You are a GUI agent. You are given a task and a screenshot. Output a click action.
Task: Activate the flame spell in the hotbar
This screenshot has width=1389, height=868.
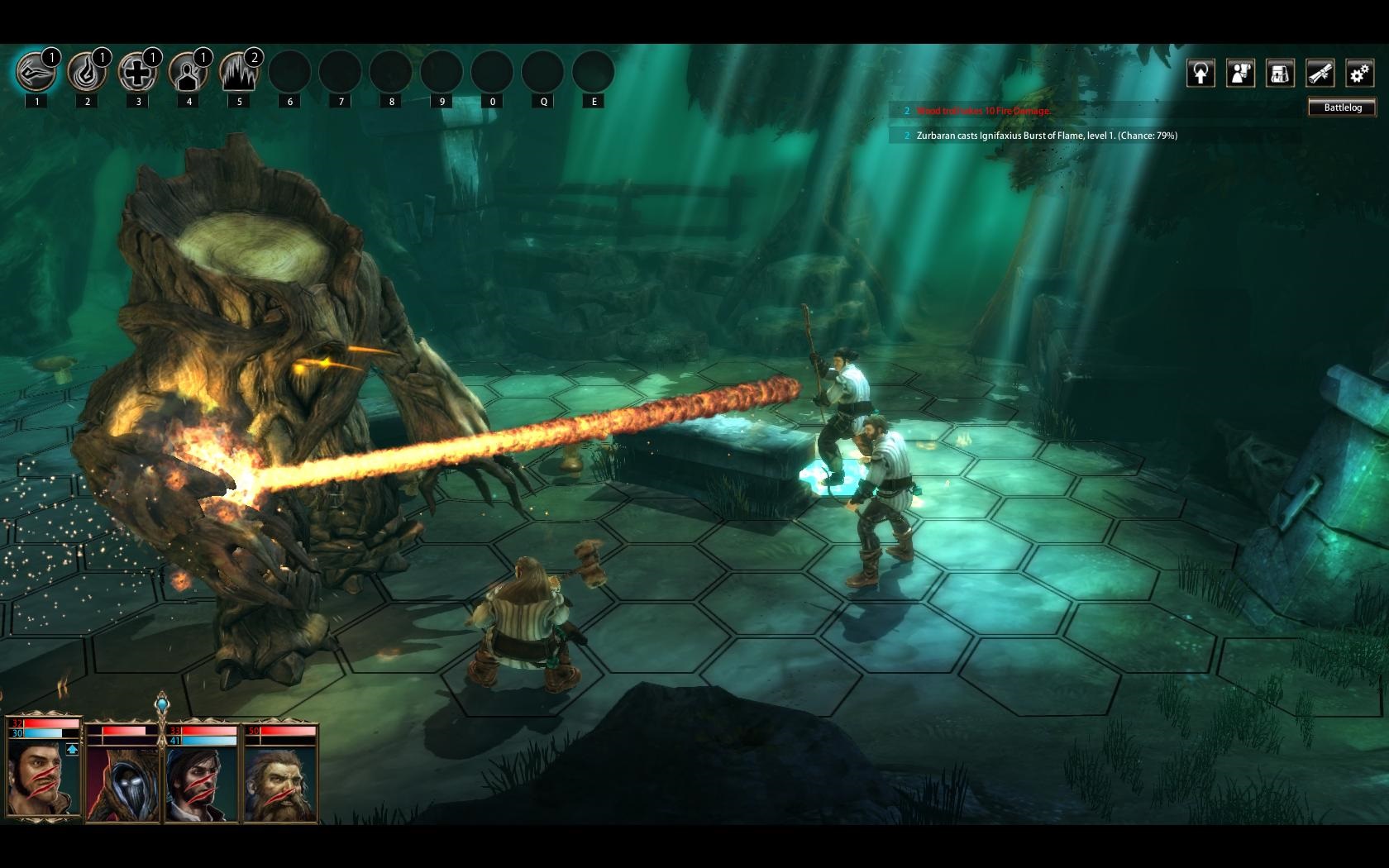tap(86, 73)
